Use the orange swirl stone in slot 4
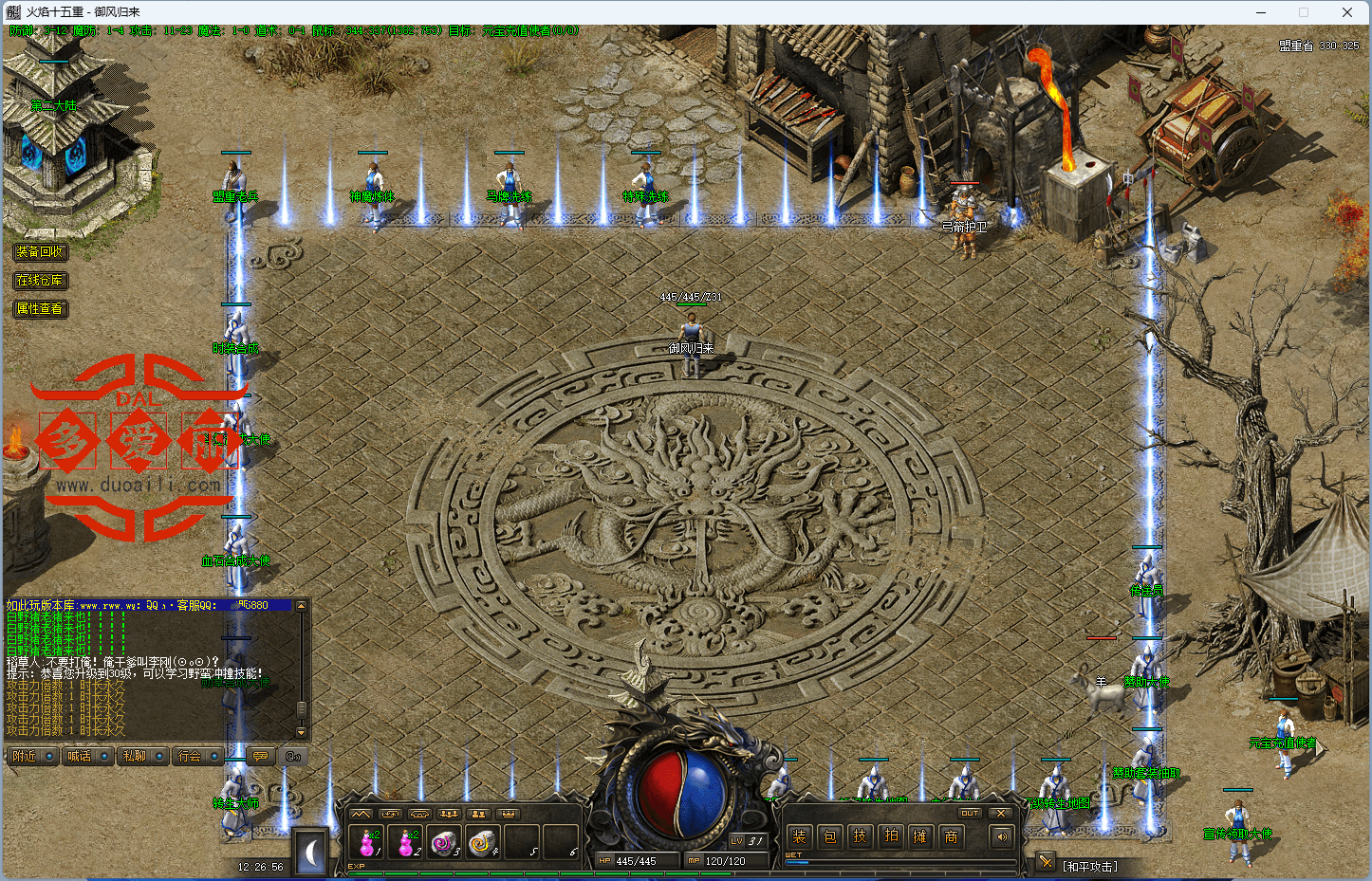 pyautogui.click(x=483, y=842)
